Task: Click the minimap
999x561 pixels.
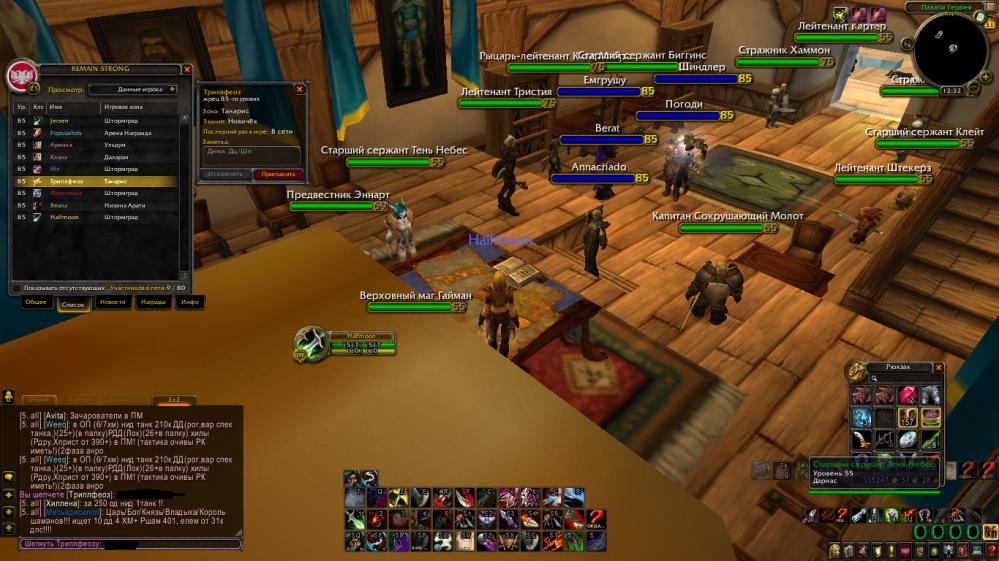Action: click(x=951, y=50)
